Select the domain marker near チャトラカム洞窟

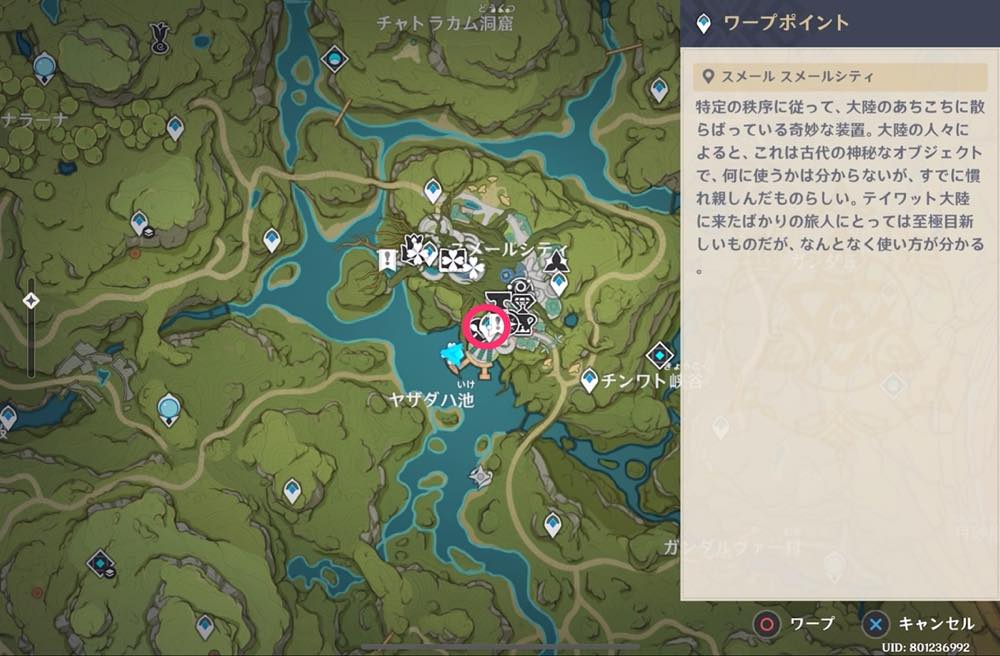pos(334,59)
